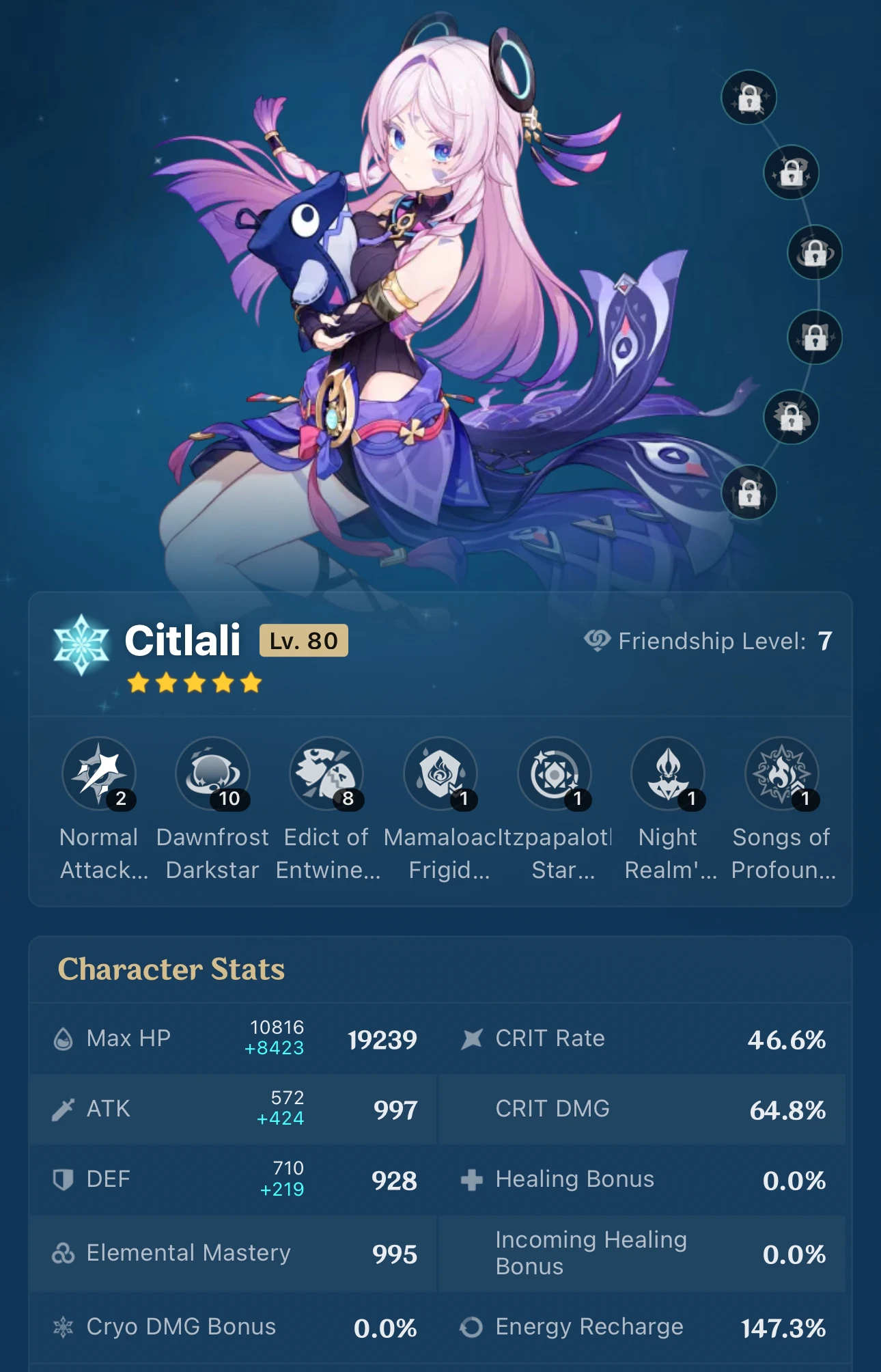Screen dimensions: 881x1372
Task: Select the Mamaloaco Frigid talent icon
Action: [x=440, y=774]
